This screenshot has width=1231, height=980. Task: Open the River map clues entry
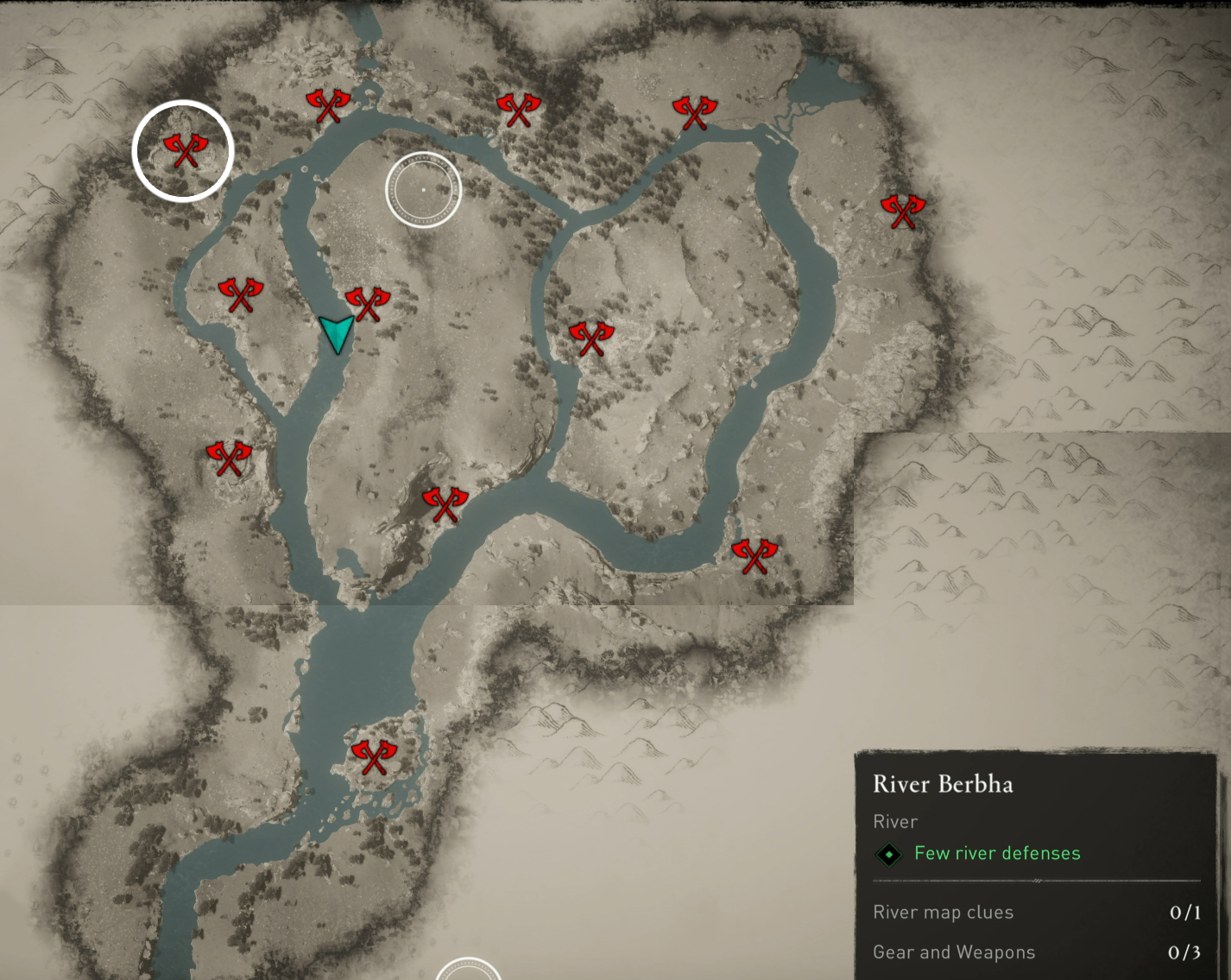point(943,912)
